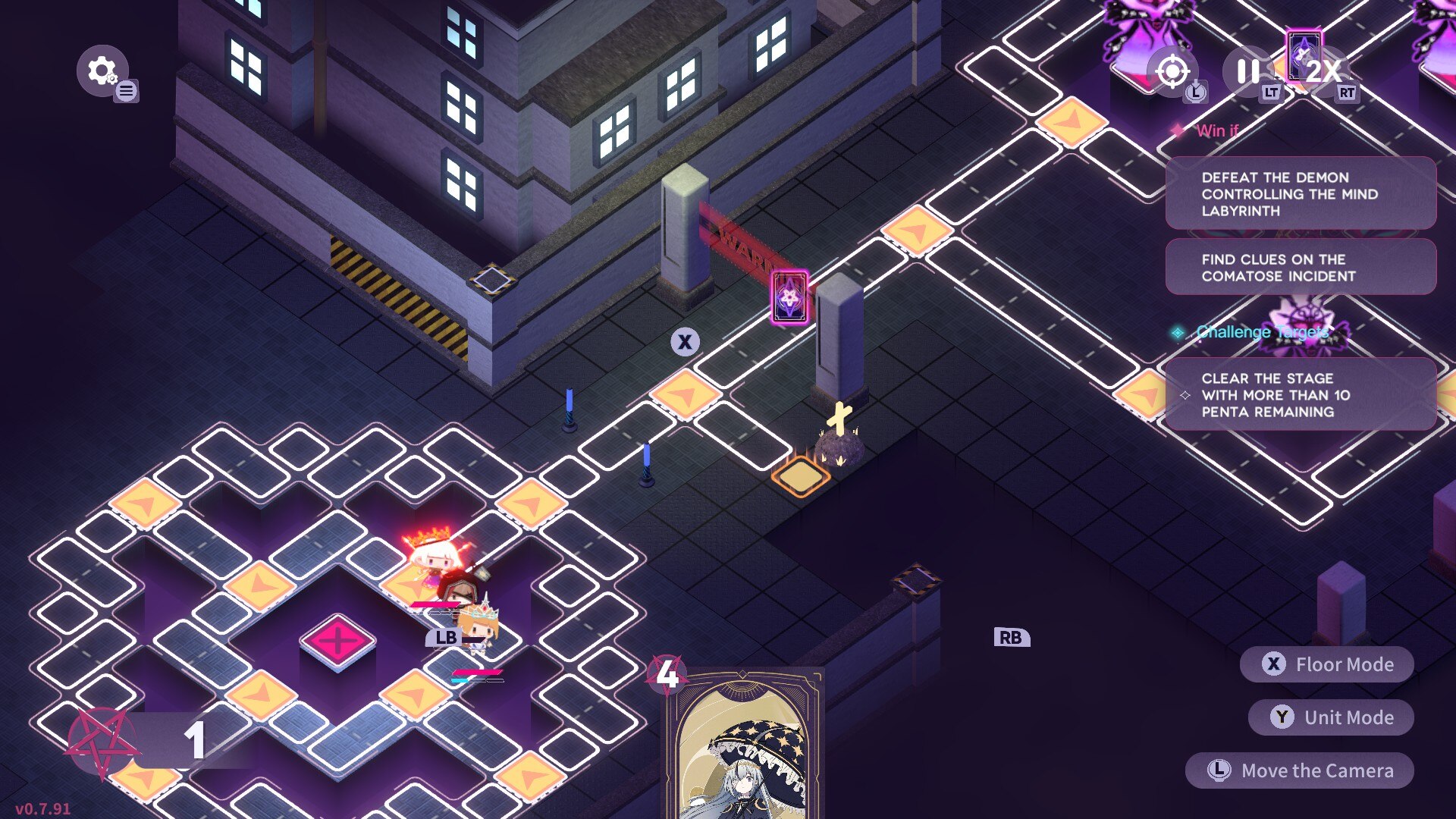1456x819 pixels.
Task: Toggle the 2X game speed
Action: coord(1322,72)
